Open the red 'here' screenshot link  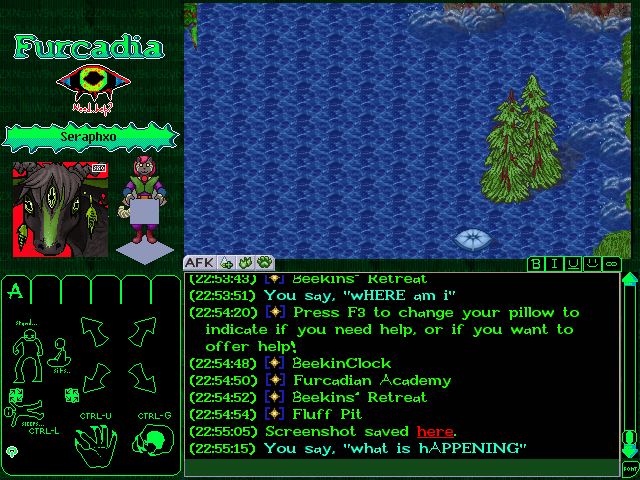coord(435,431)
